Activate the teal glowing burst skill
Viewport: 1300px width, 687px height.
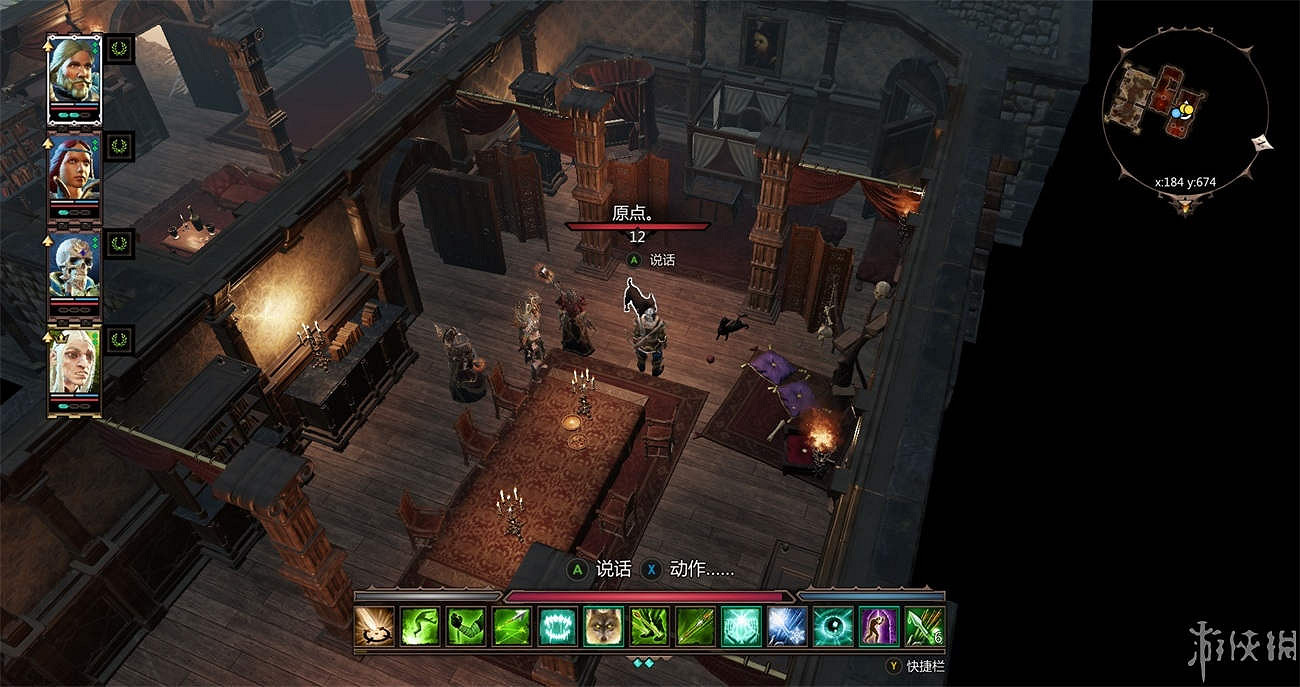pyautogui.click(x=741, y=627)
